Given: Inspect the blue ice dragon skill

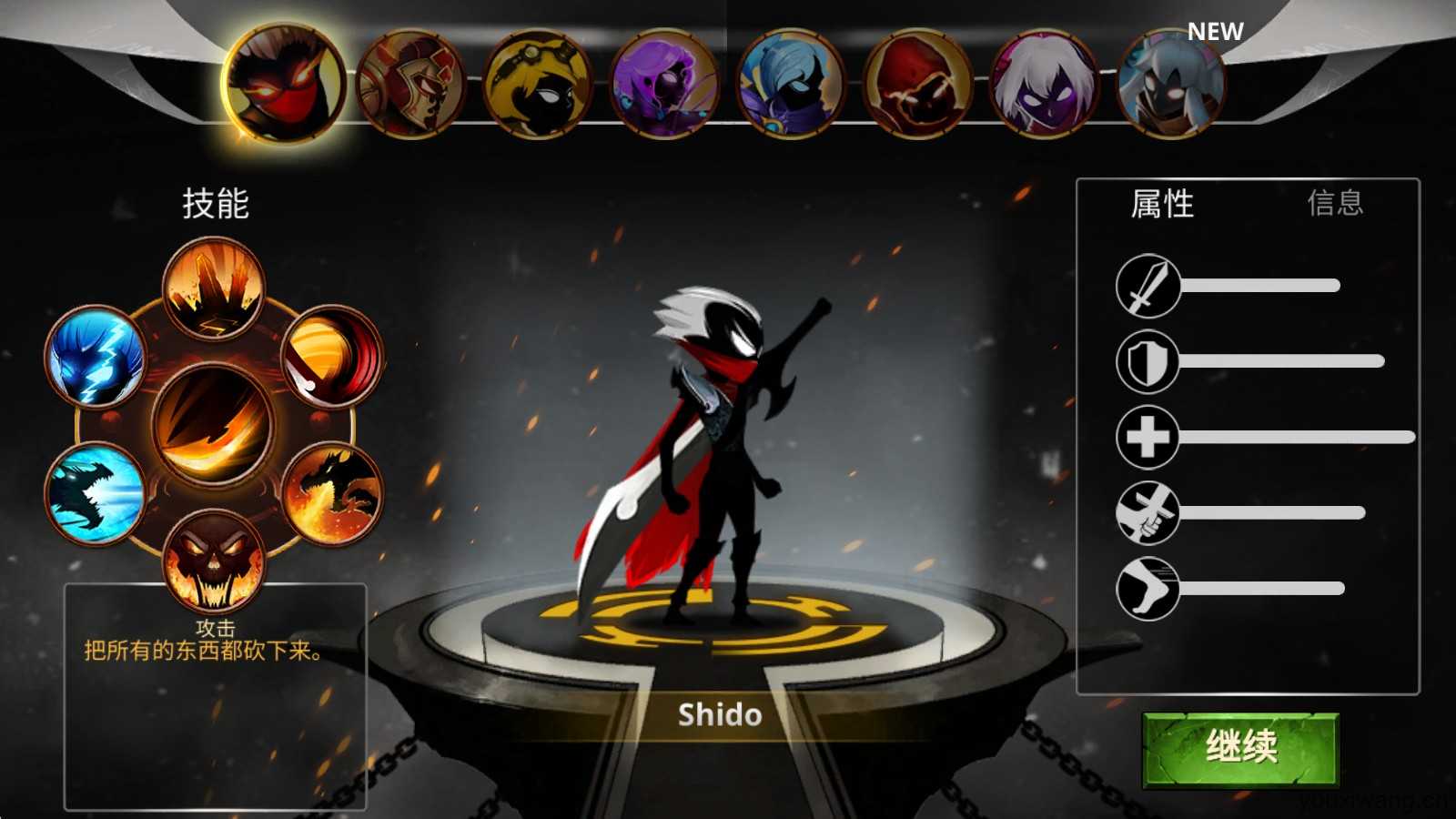Looking at the screenshot, I should click(x=96, y=492).
